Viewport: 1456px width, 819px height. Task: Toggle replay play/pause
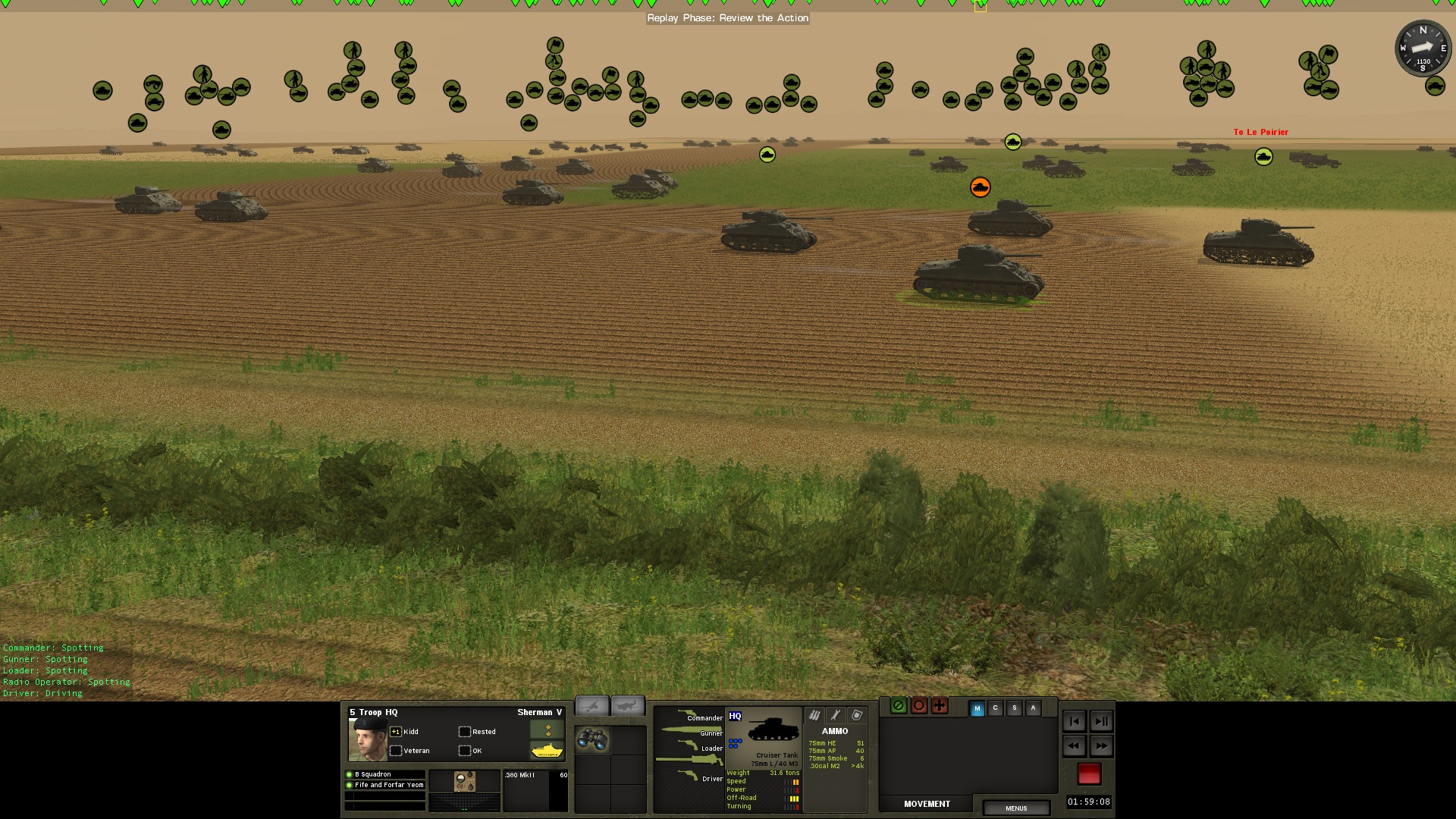click(x=1101, y=721)
